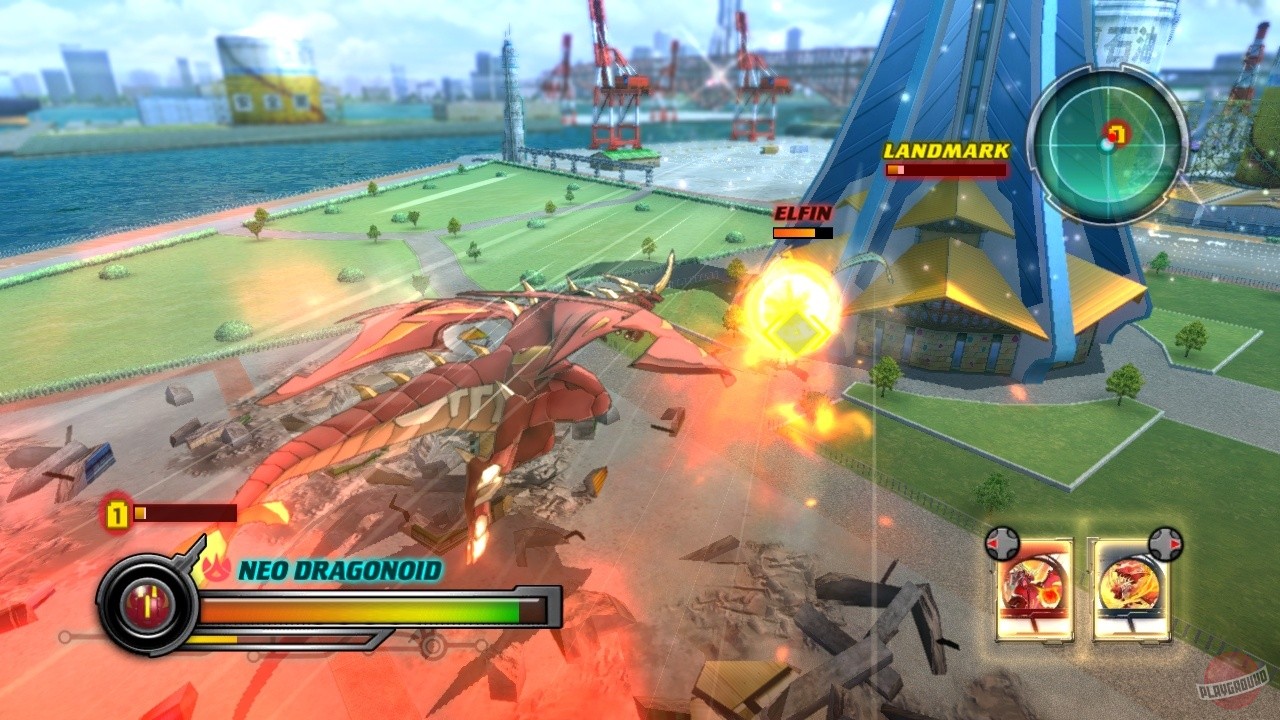Click the Playground watermark logo

click(x=1232, y=682)
